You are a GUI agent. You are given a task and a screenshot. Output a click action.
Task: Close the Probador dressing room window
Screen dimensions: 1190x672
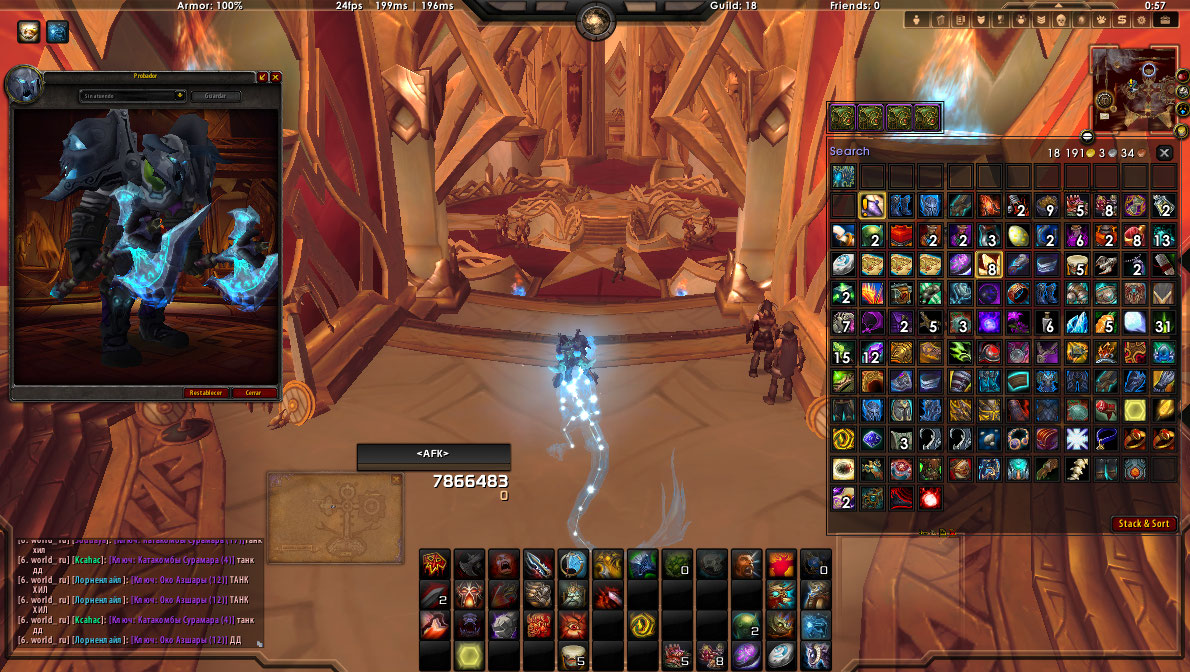tap(276, 77)
